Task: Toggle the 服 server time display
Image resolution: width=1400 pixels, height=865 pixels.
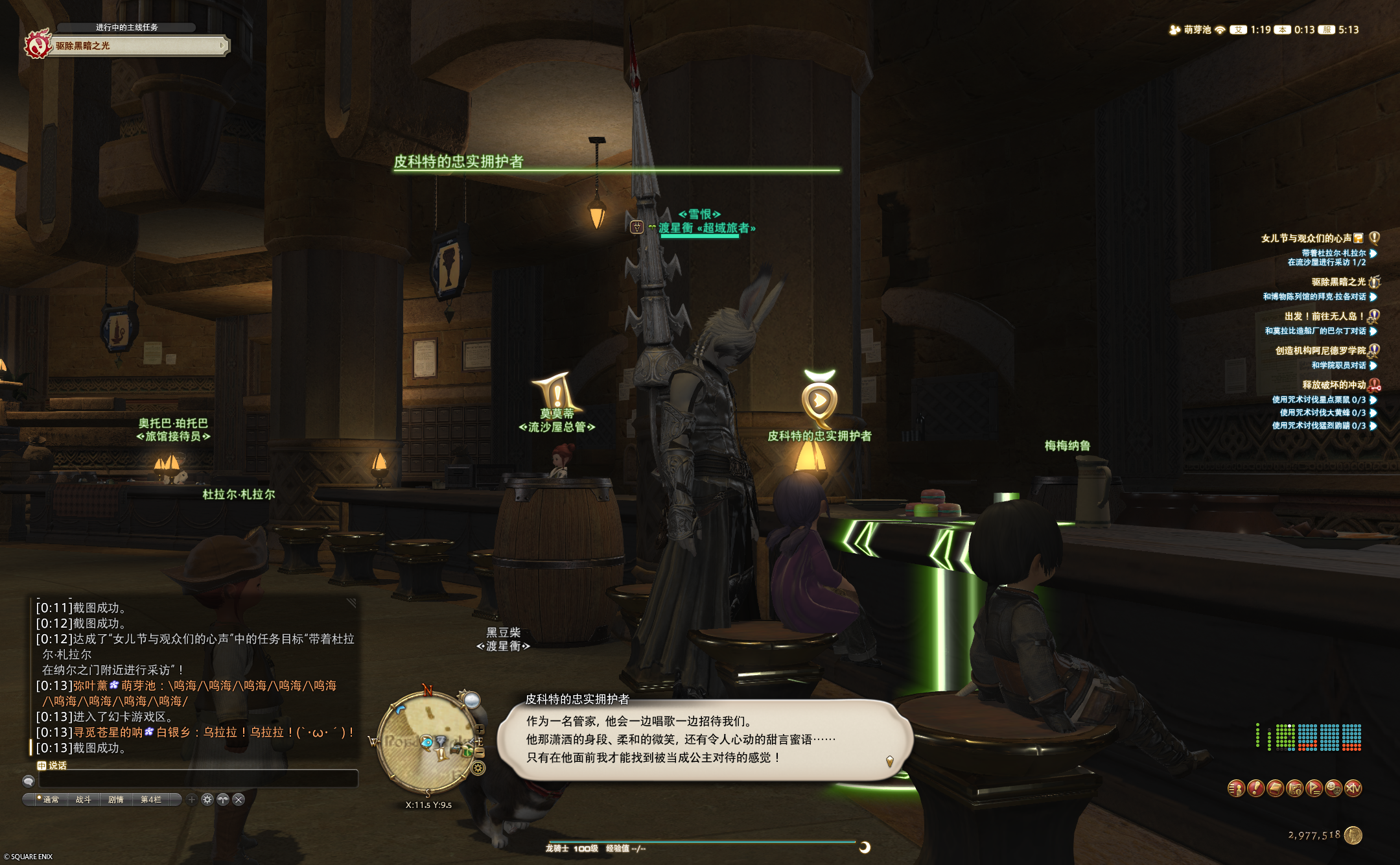Action: point(1326,29)
